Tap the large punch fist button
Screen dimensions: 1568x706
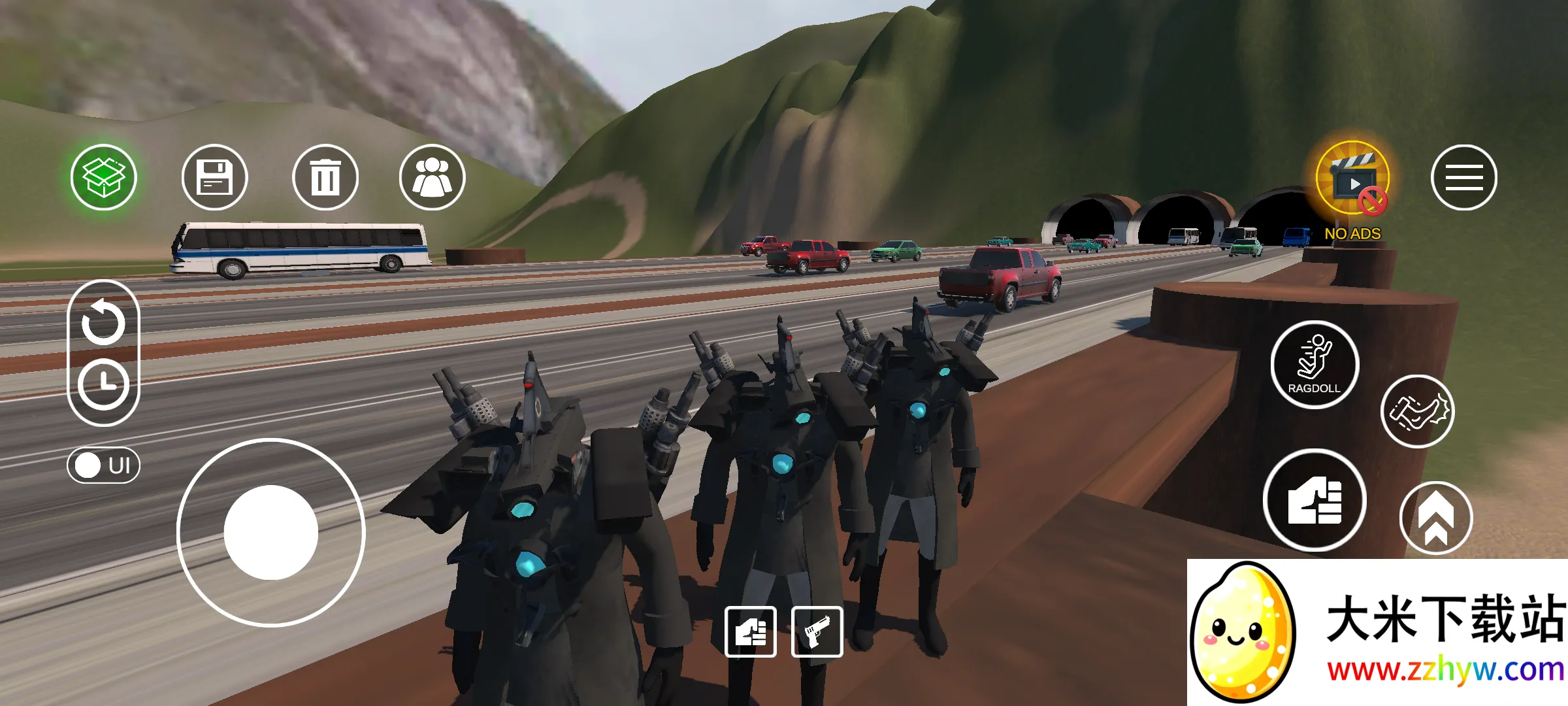pos(1315,500)
